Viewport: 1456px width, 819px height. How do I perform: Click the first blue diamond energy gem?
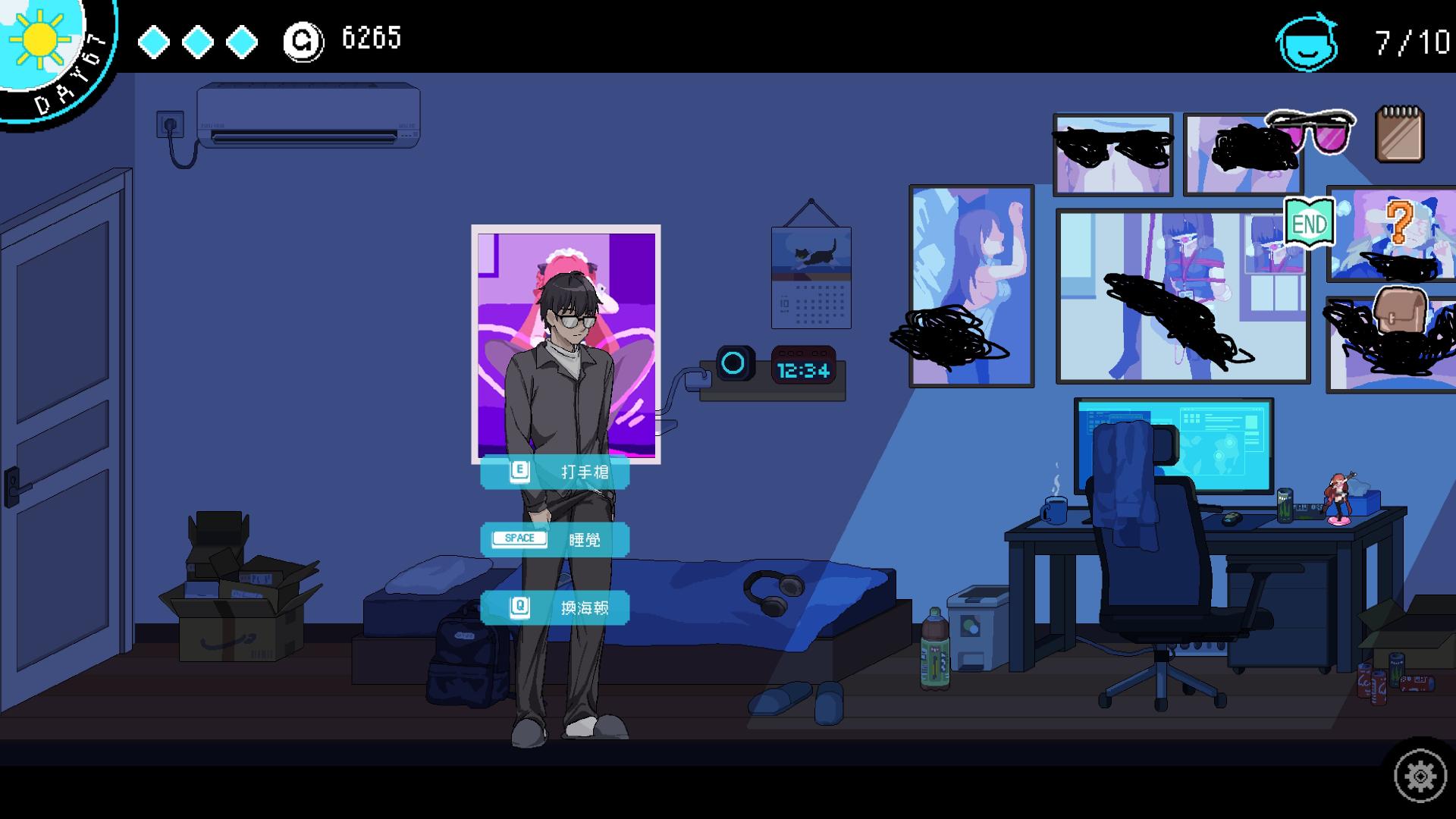152,42
